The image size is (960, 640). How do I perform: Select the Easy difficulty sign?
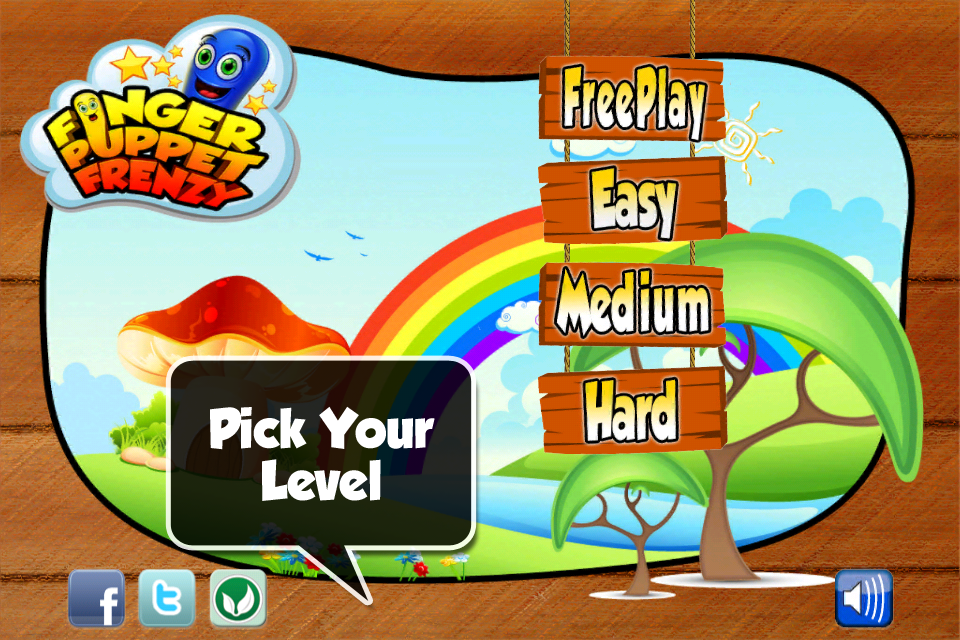coord(632,200)
